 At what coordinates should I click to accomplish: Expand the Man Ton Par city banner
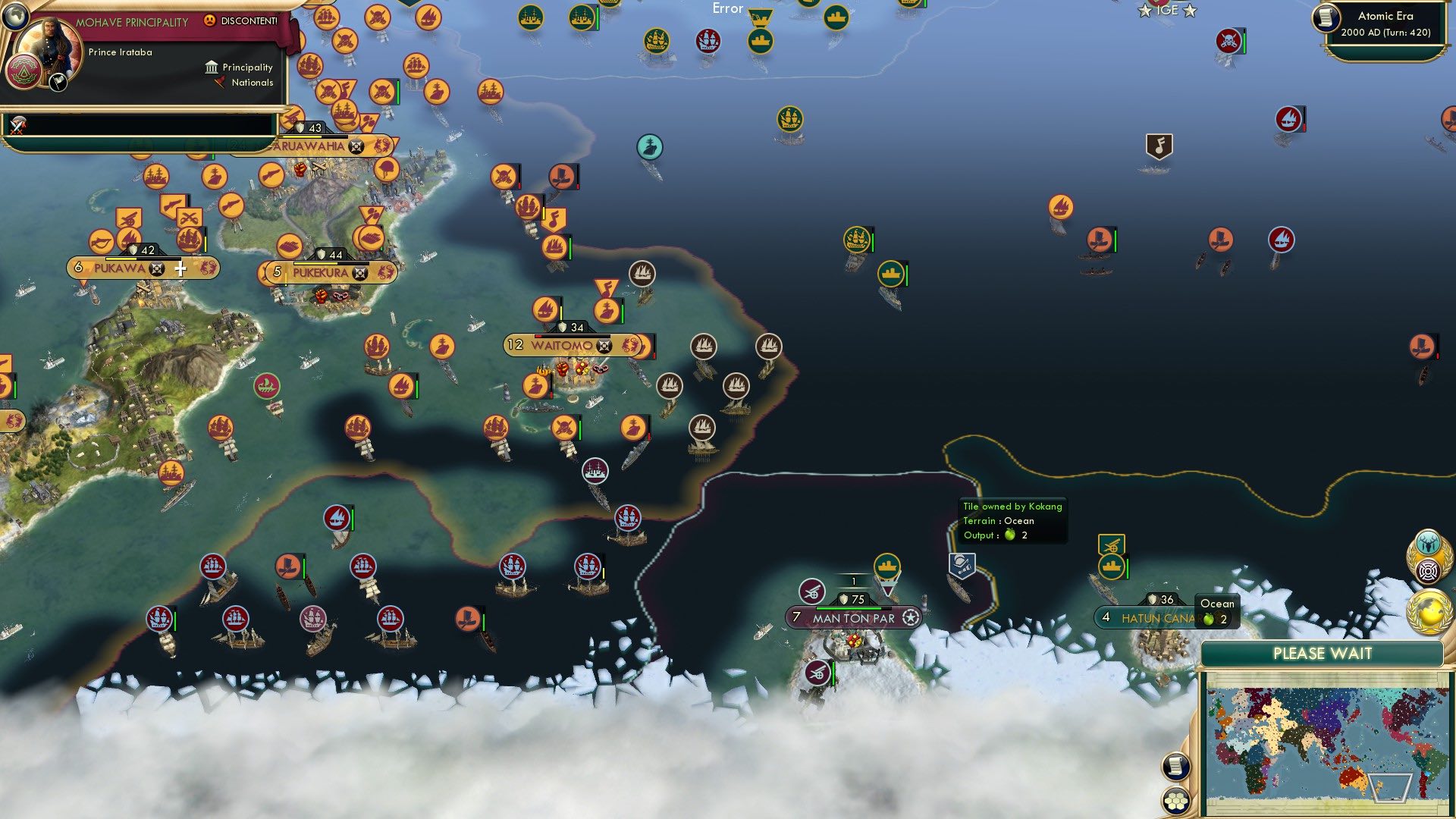pyautogui.click(x=855, y=618)
